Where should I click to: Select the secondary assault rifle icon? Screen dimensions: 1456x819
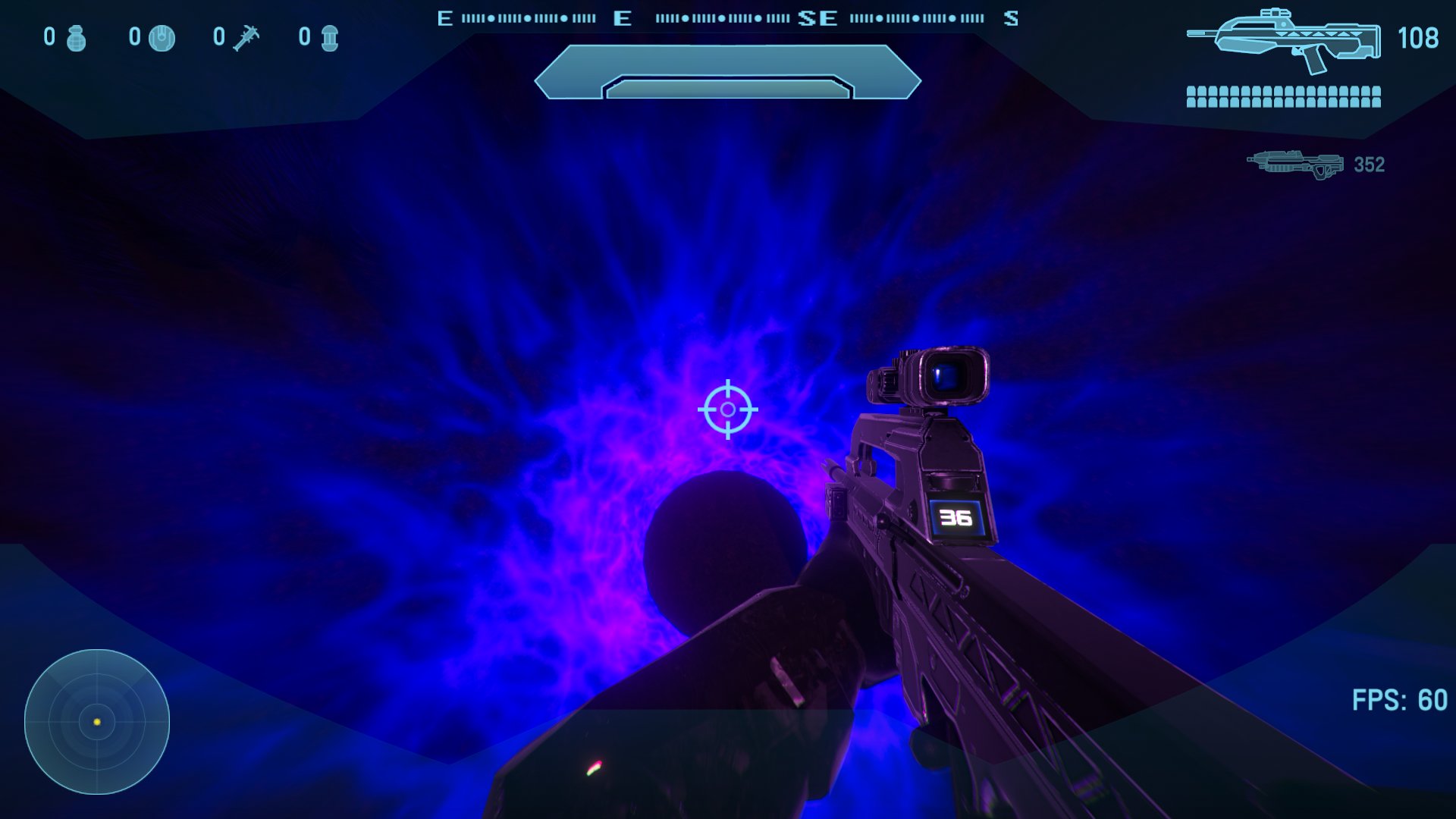pos(1293,162)
